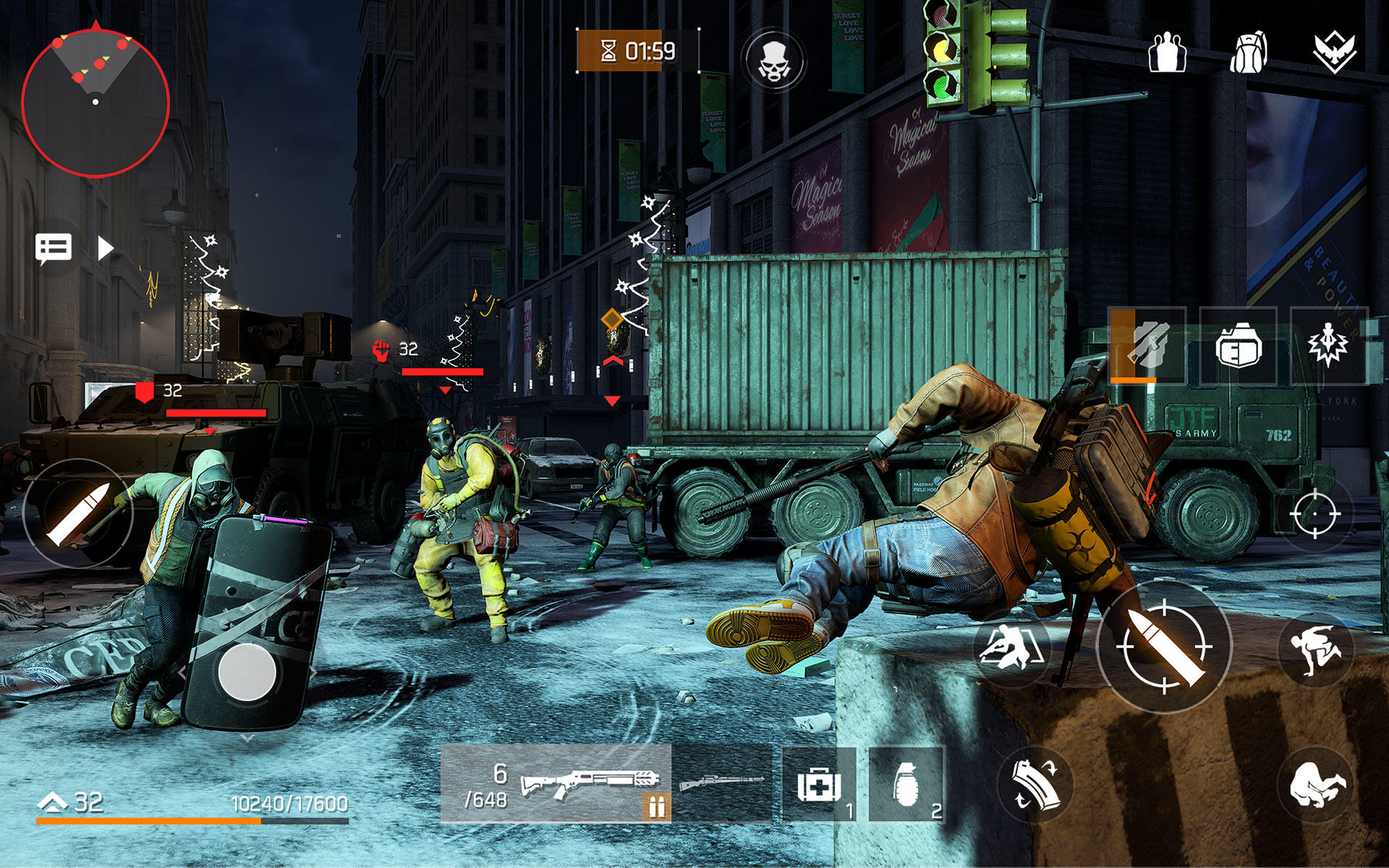Activate the middle armored pack skill
1389x868 pixels.
(x=1238, y=346)
